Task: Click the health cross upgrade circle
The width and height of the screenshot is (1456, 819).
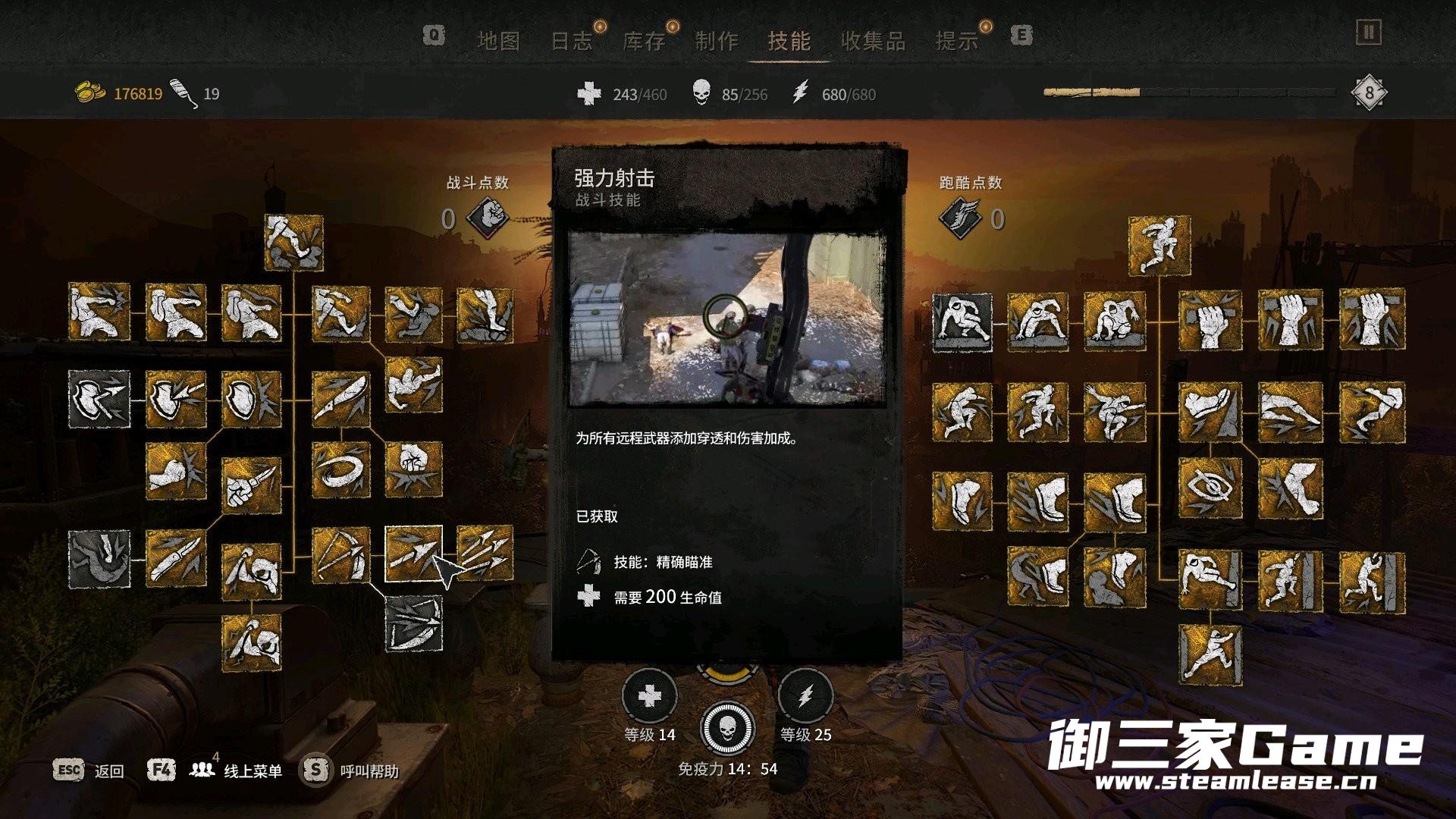Action: [649, 696]
